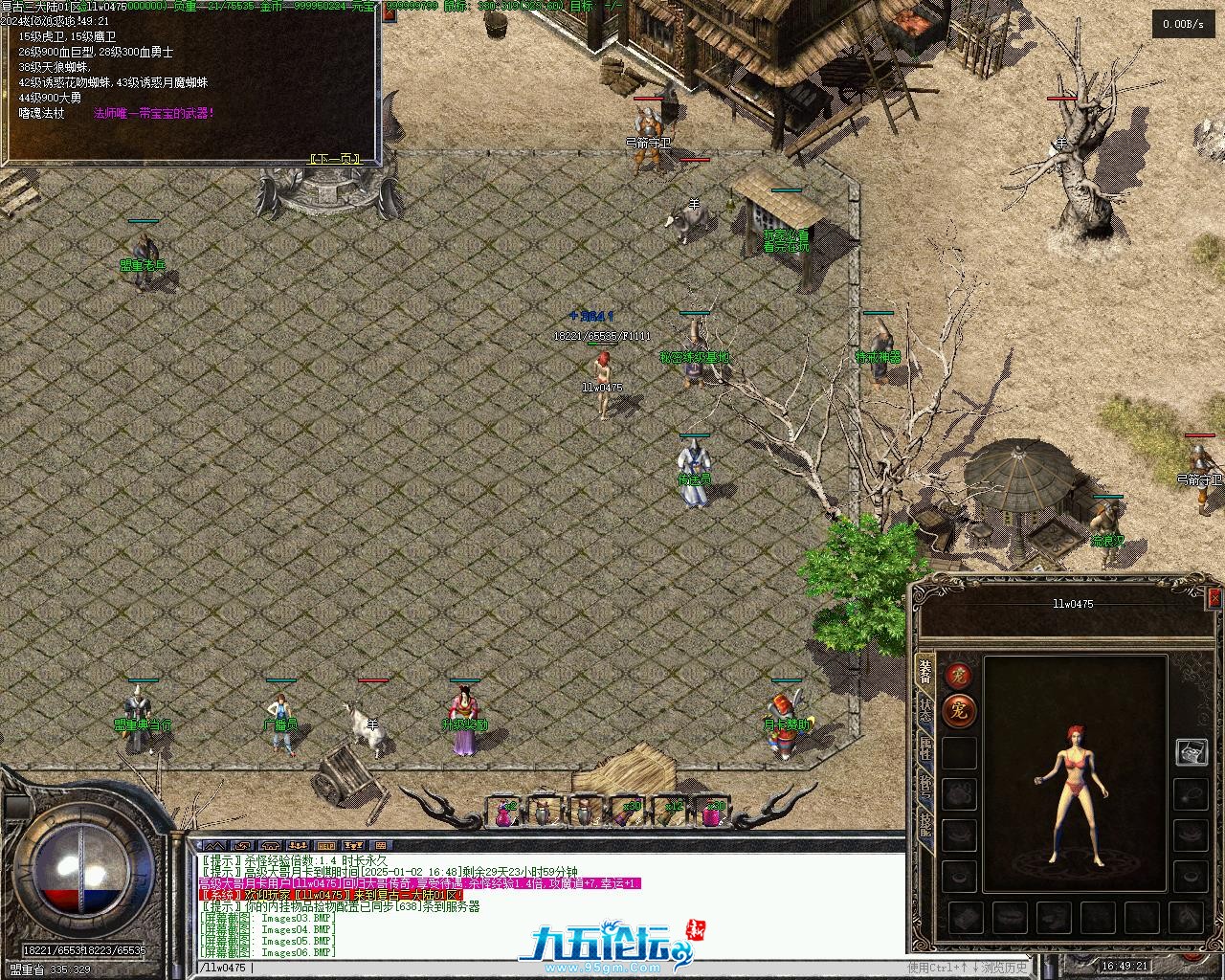Click the next page link in the info dialog
Viewport: 1225px width, 980px height.
[334, 159]
